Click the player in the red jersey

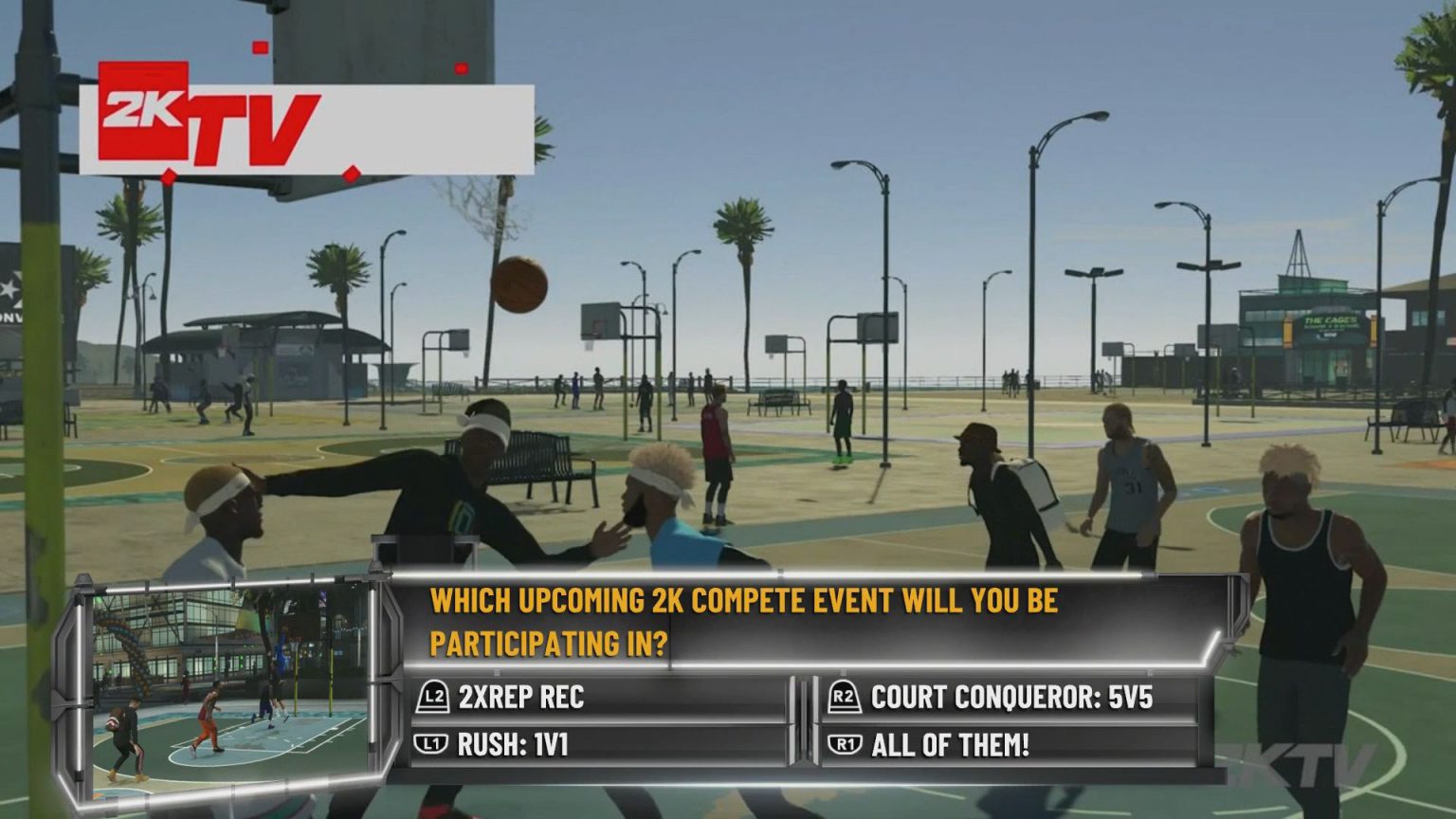tap(715, 436)
